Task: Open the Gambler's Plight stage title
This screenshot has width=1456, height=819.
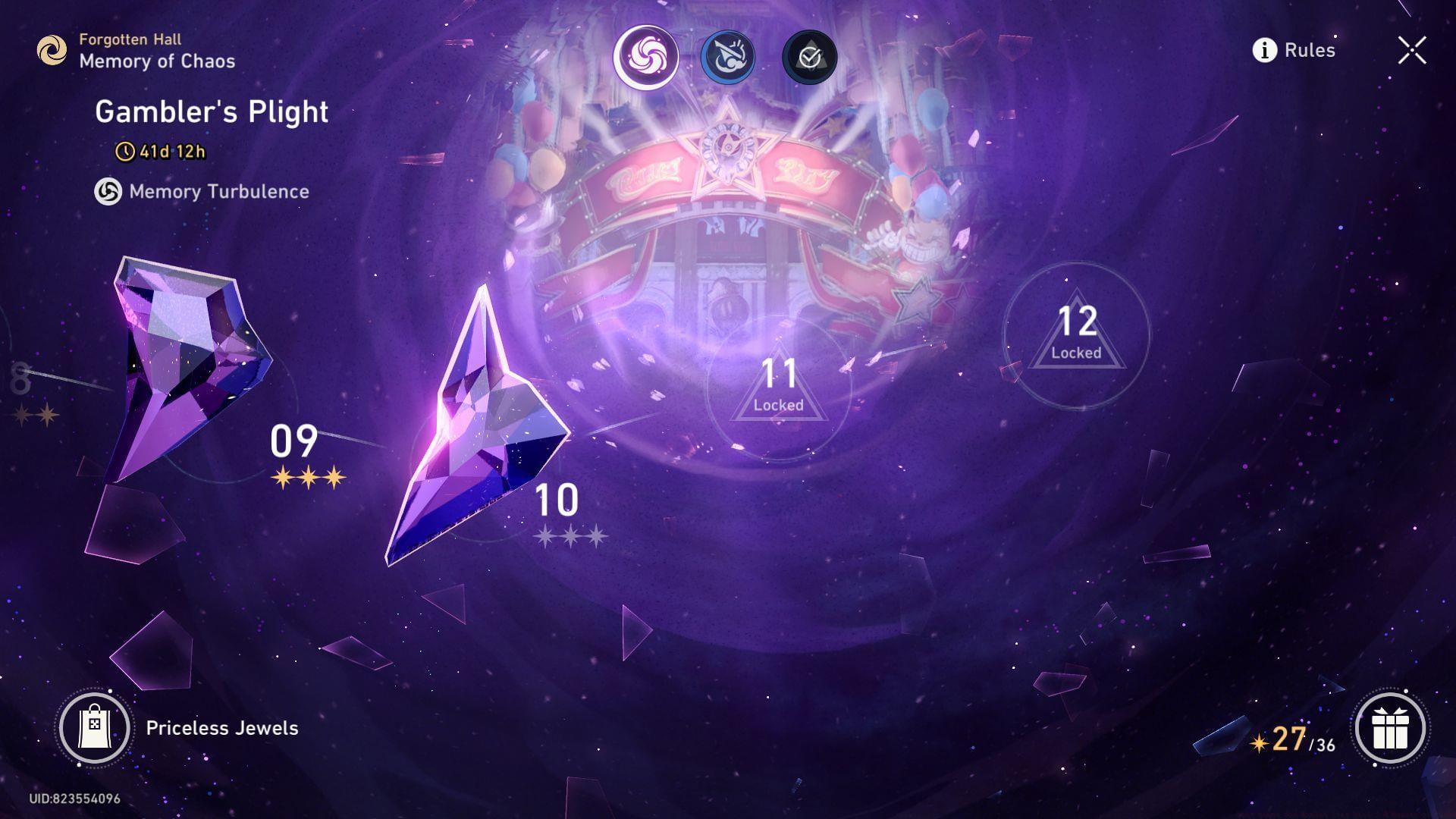Action: click(x=212, y=111)
